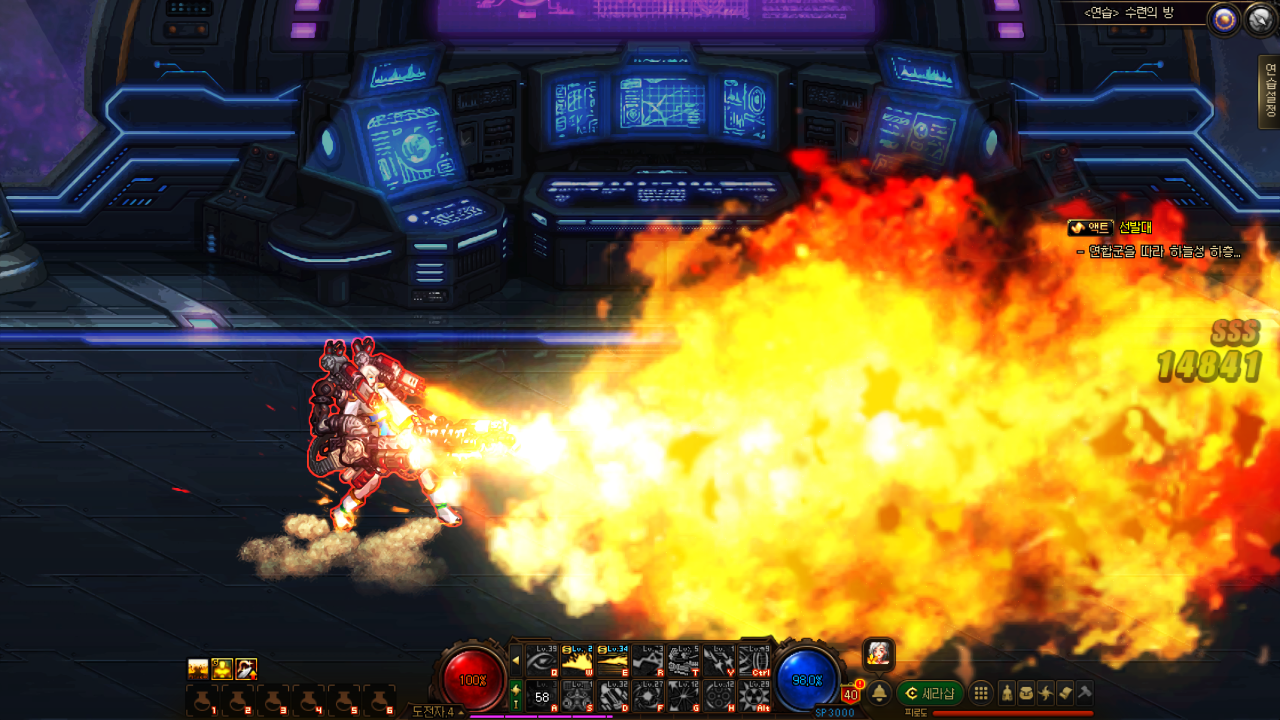Use the eye skill bound to Q

click(x=542, y=660)
